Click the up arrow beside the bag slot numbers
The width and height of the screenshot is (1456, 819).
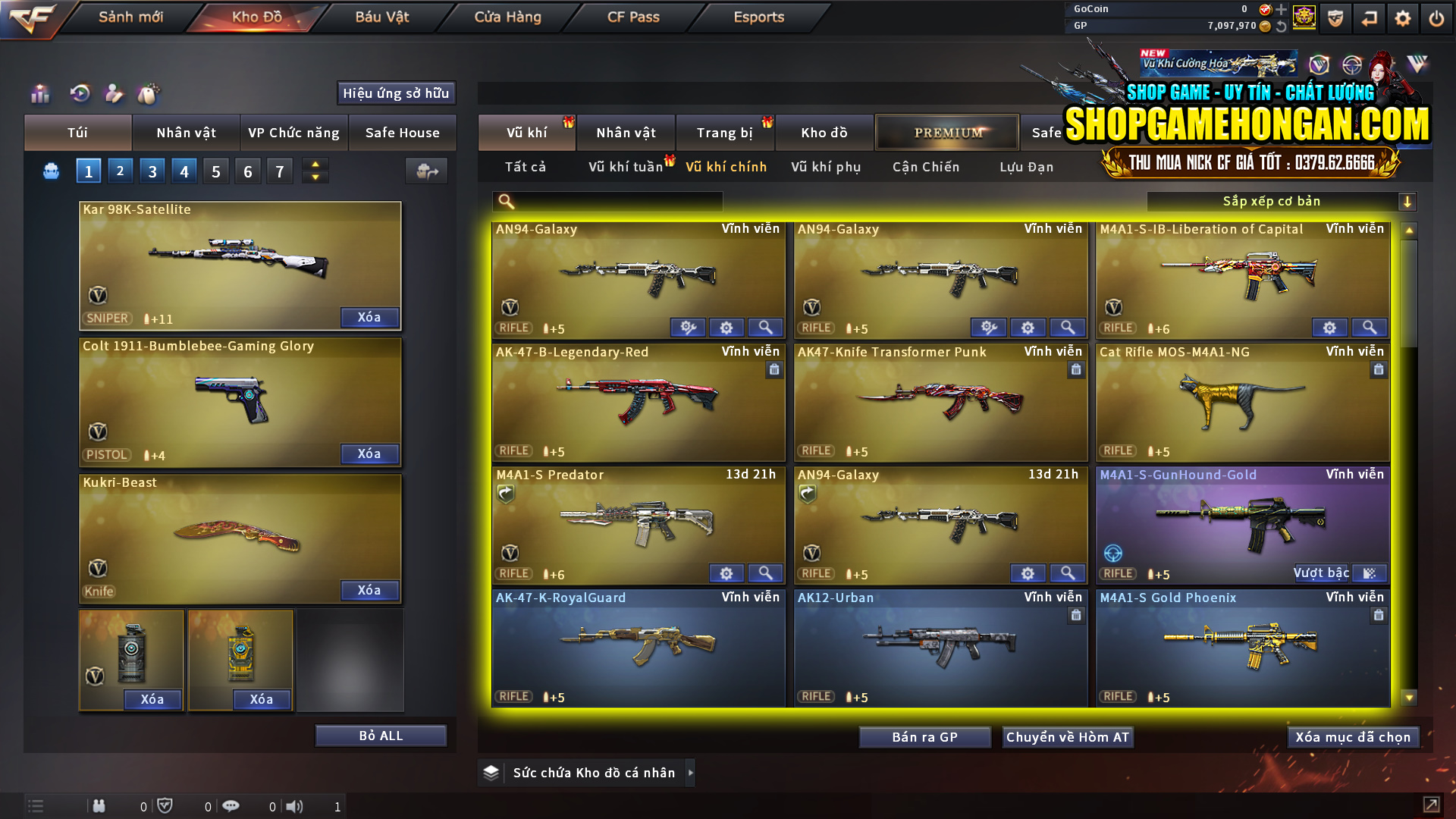[x=315, y=164]
